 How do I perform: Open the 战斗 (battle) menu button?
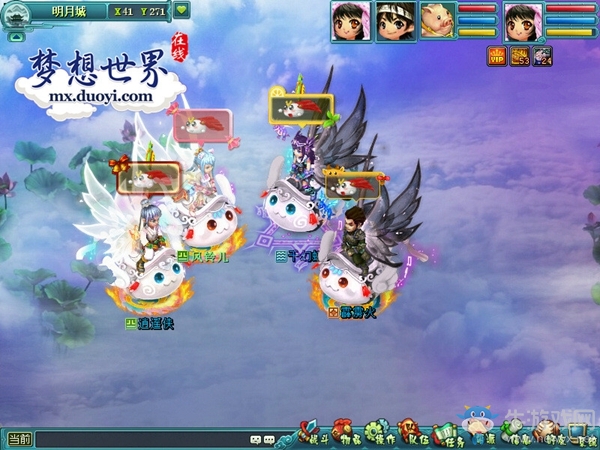[x=315, y=437]
